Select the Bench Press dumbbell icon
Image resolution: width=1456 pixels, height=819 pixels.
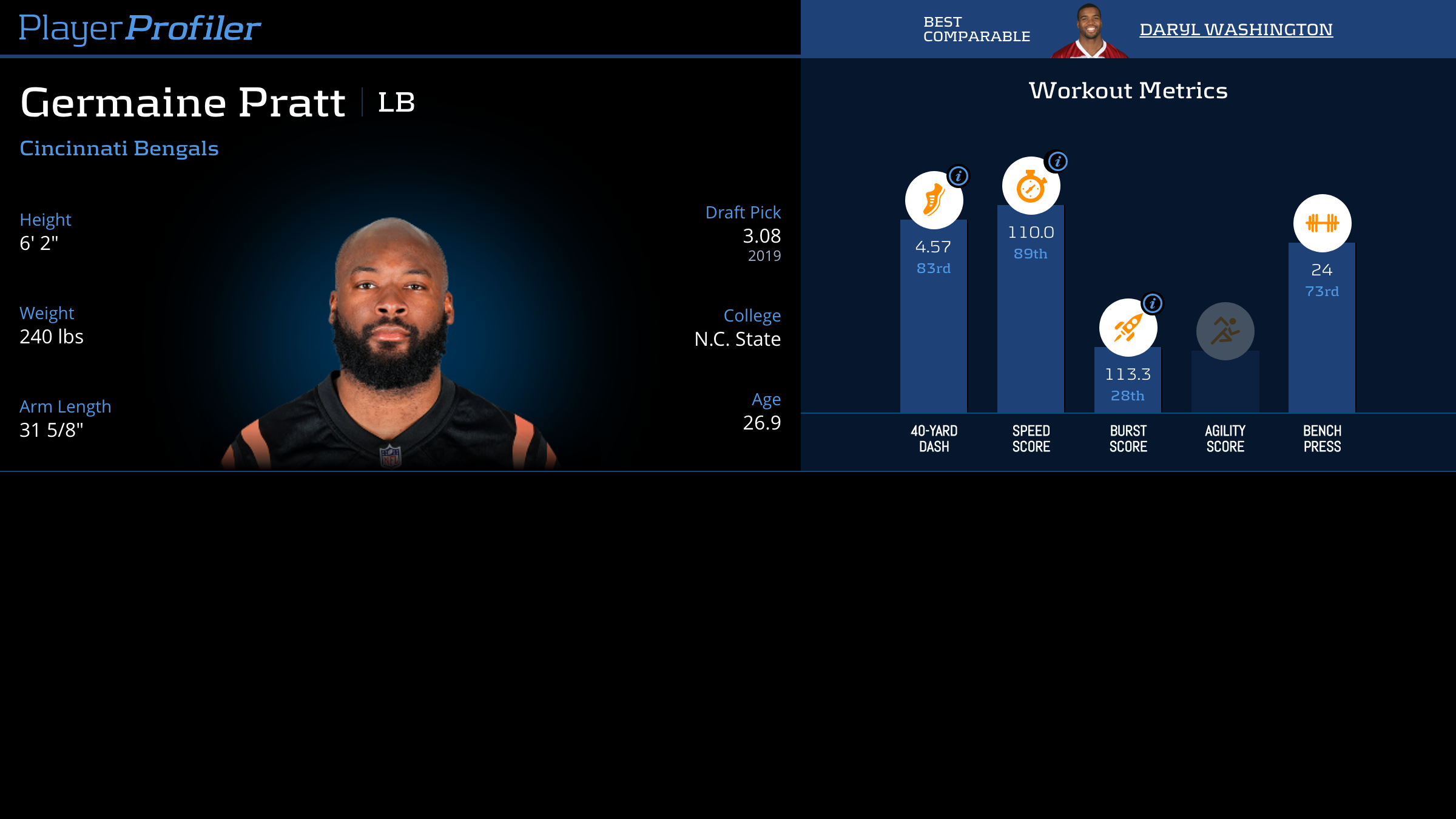coord(1322,223)
